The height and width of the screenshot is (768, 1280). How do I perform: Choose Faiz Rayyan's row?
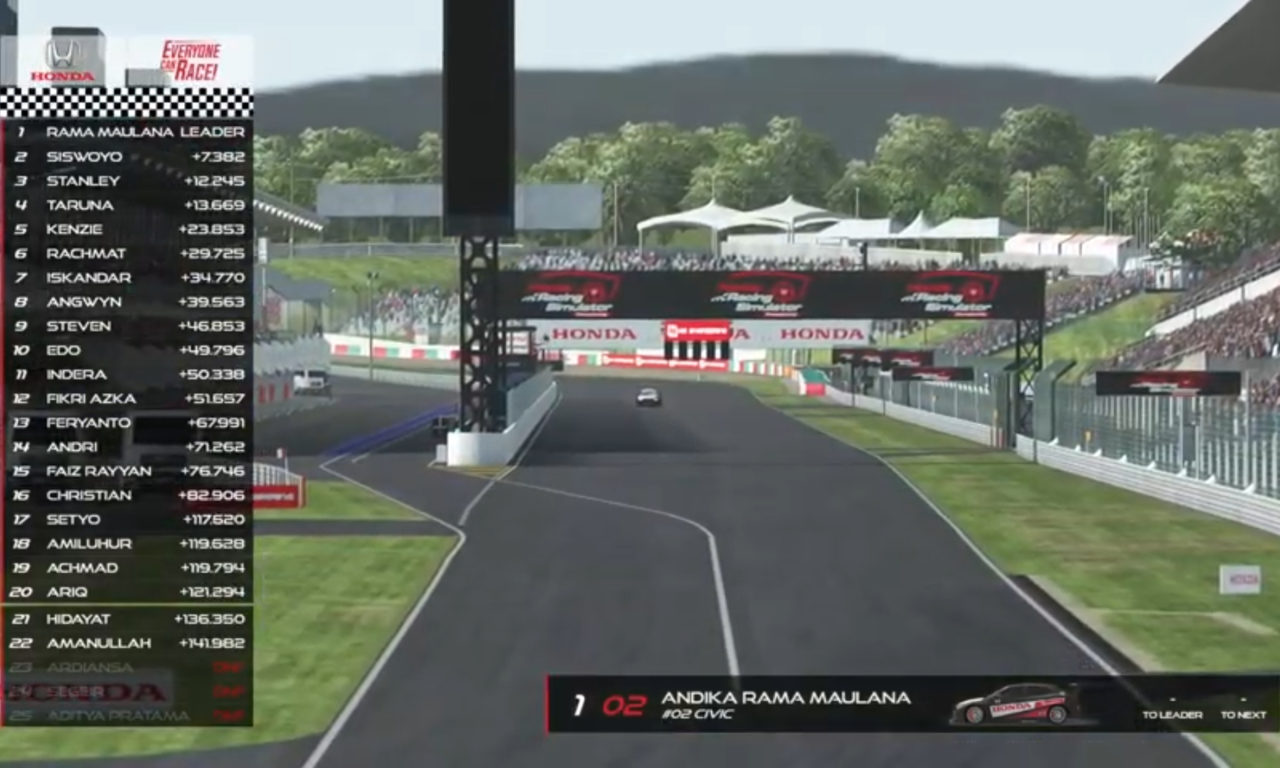click(x=128, y=471)
